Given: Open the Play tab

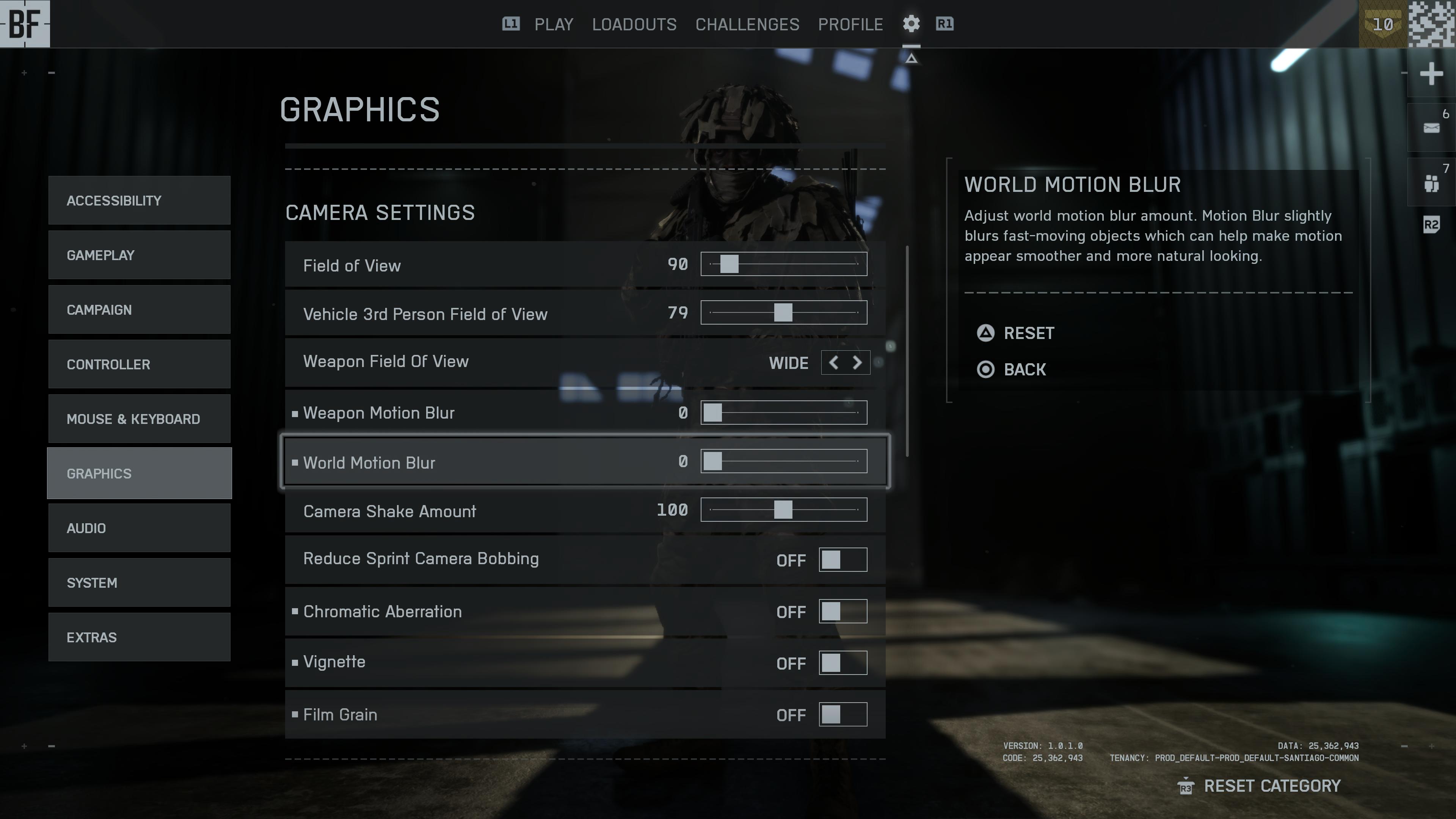Looking at the screenshot, I should (553, 24).
